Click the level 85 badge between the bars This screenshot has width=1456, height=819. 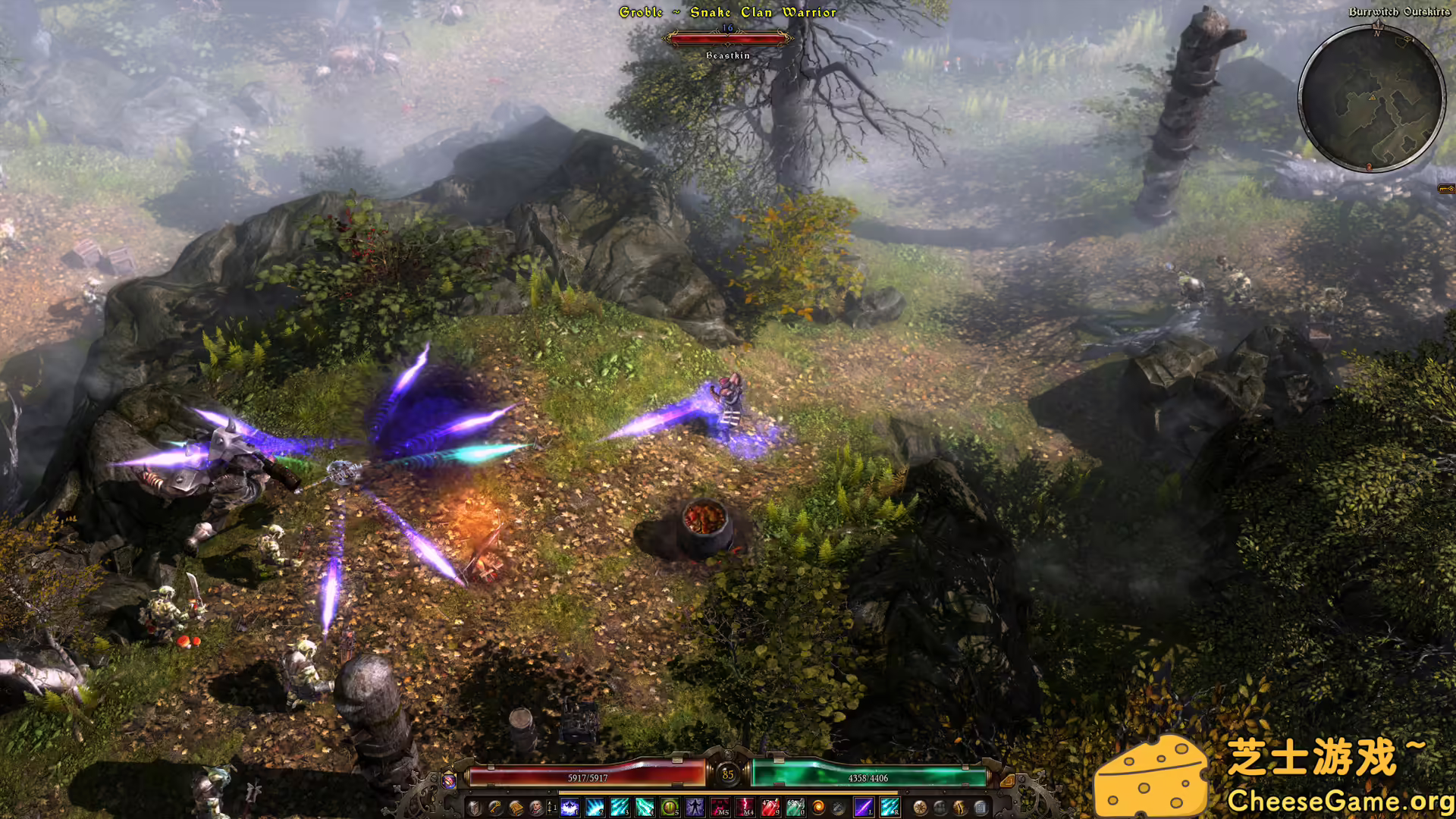click(x=729, y=774)
